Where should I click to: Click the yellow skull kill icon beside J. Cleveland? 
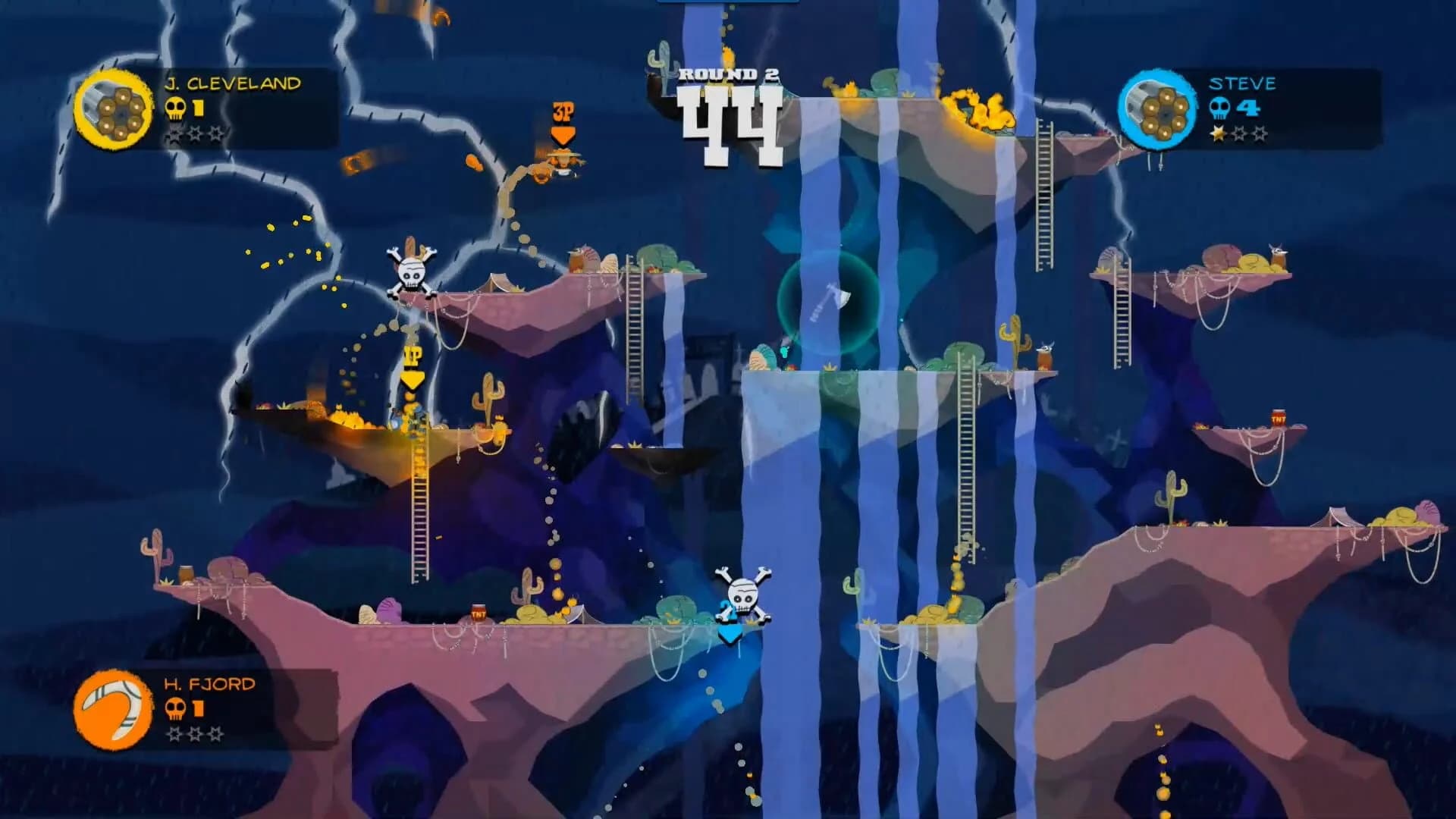[176, 110]
